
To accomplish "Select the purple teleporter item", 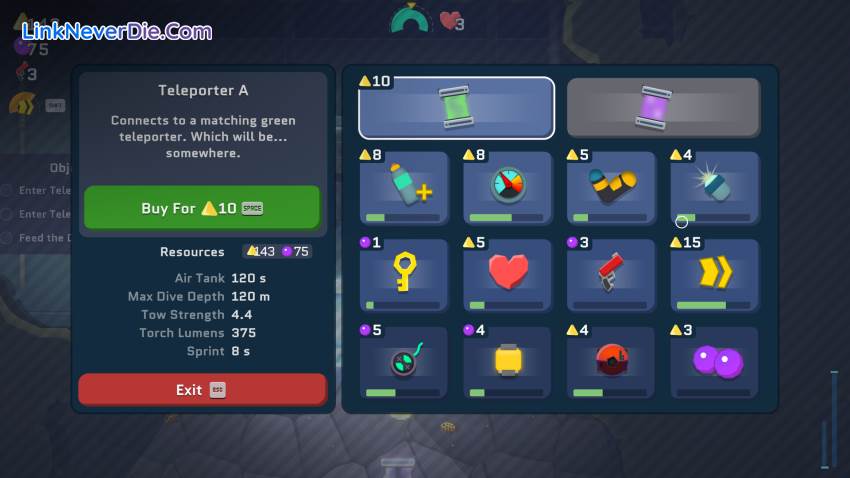I will [663, 107].
